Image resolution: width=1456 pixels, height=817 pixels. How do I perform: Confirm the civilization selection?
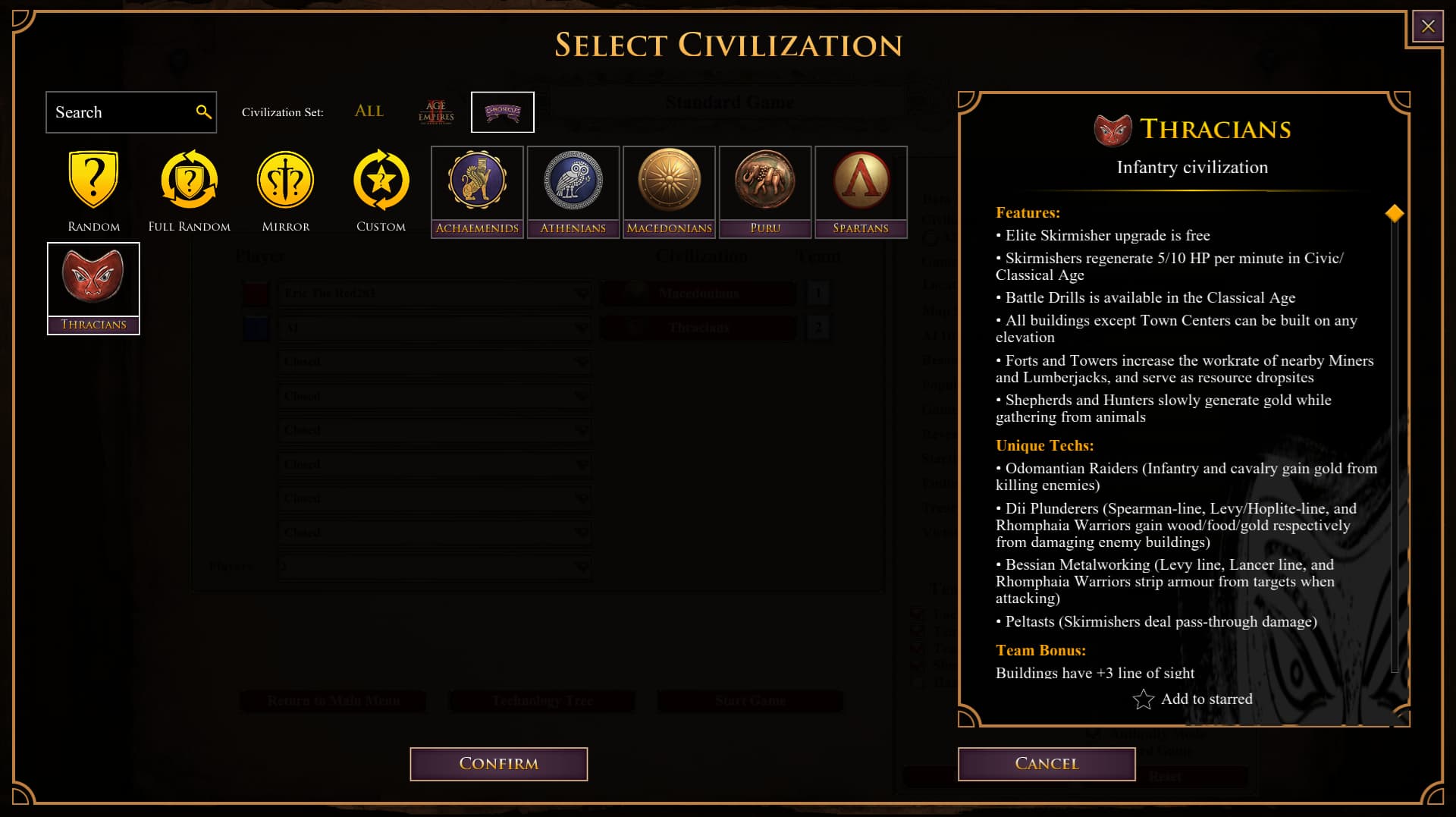point(498,764)
